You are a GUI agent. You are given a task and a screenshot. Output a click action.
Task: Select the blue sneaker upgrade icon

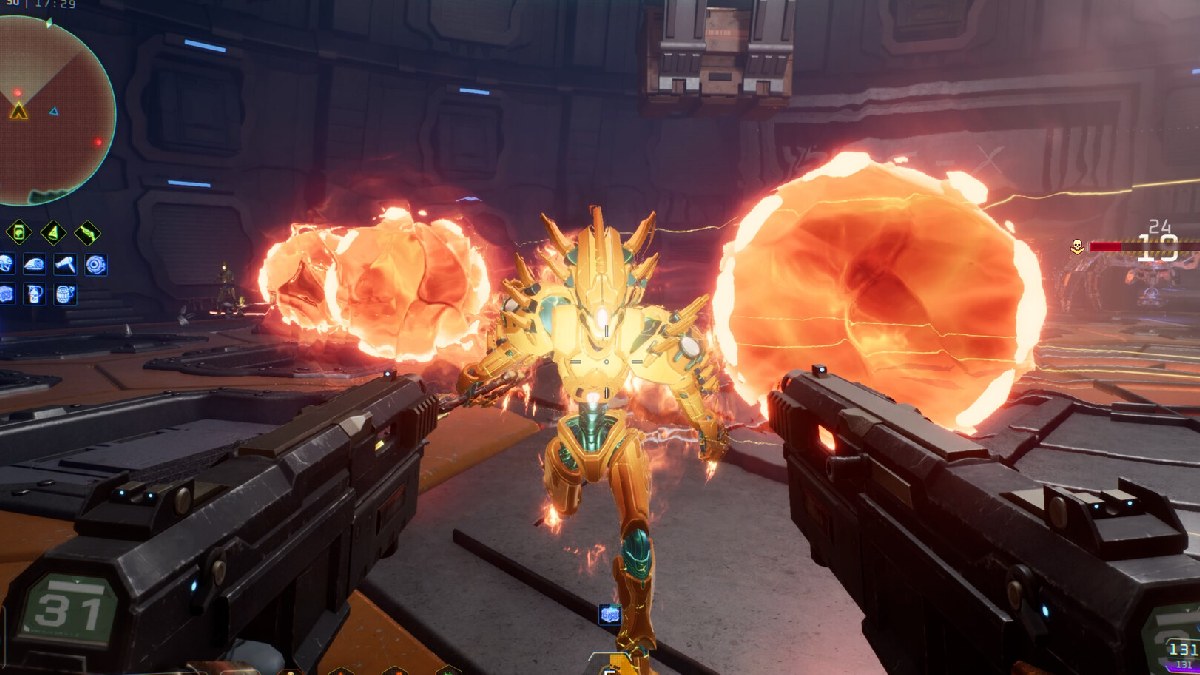click(33, 264)
